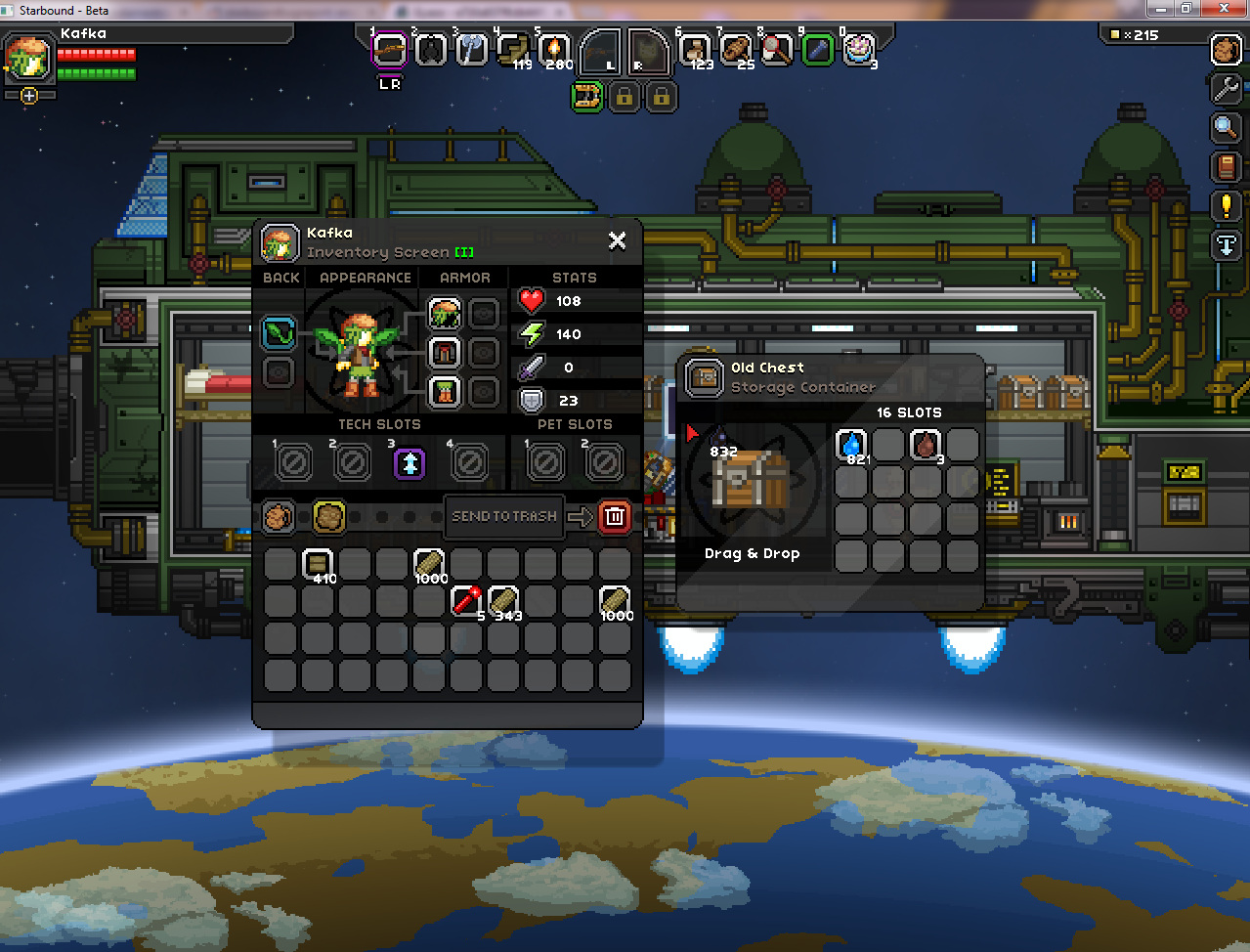Screen dimensions: 1250x952
Task: Click the helmet armor slot
Action: (x=445, y=315)
